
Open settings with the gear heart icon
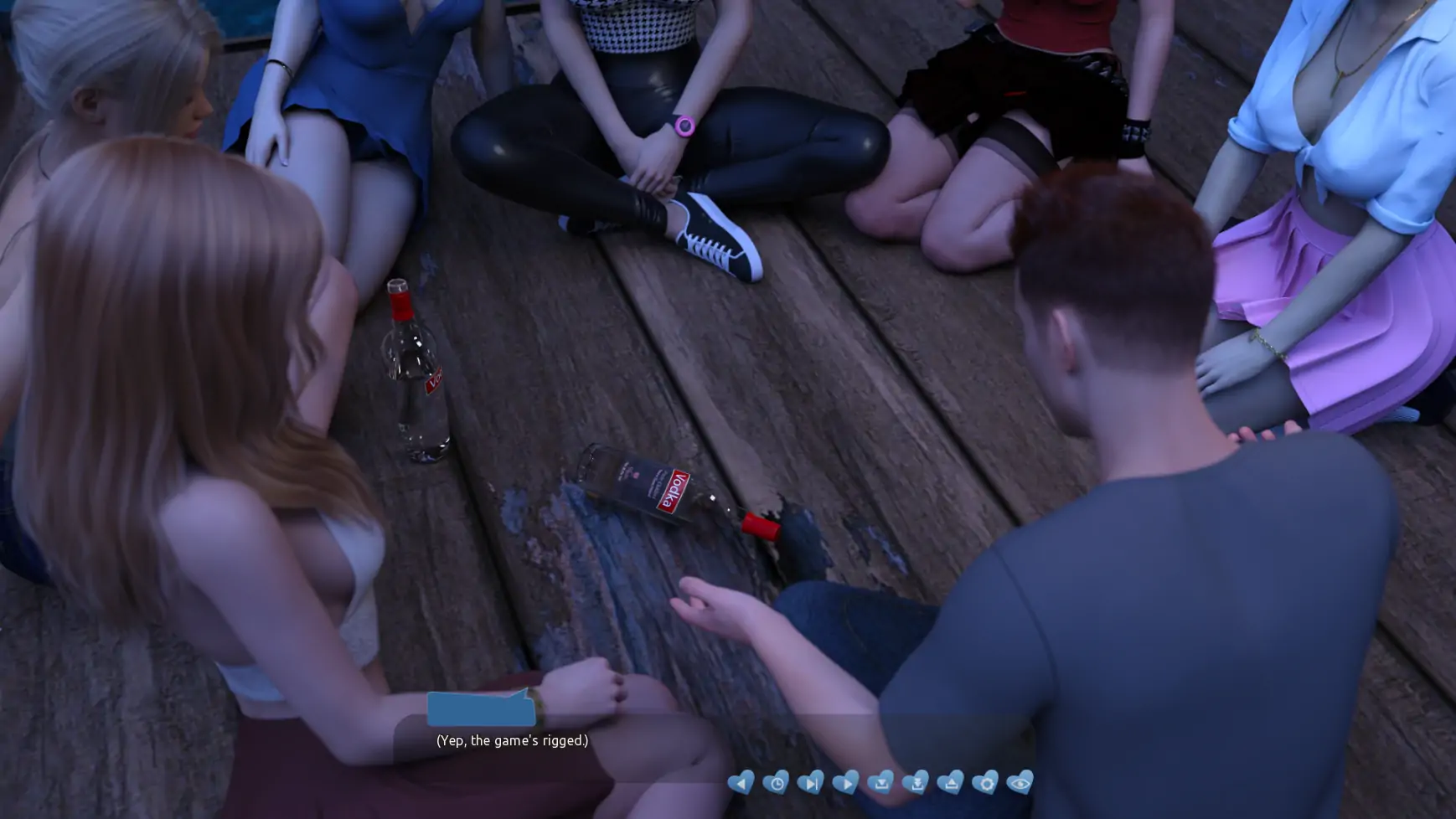[x=984, y=782]
